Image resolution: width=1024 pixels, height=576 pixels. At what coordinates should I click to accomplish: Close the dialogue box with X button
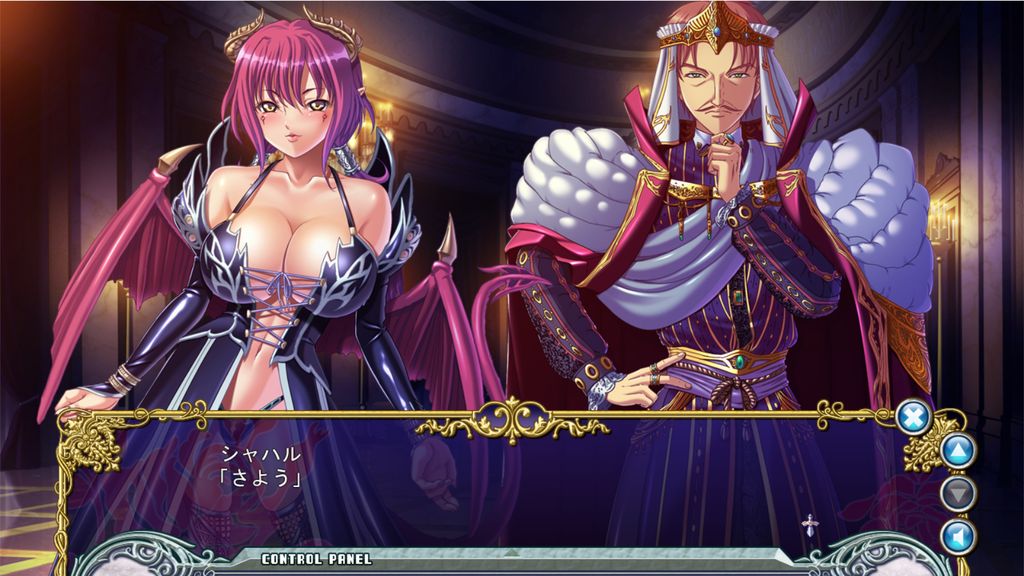click(x=912, y=416)
